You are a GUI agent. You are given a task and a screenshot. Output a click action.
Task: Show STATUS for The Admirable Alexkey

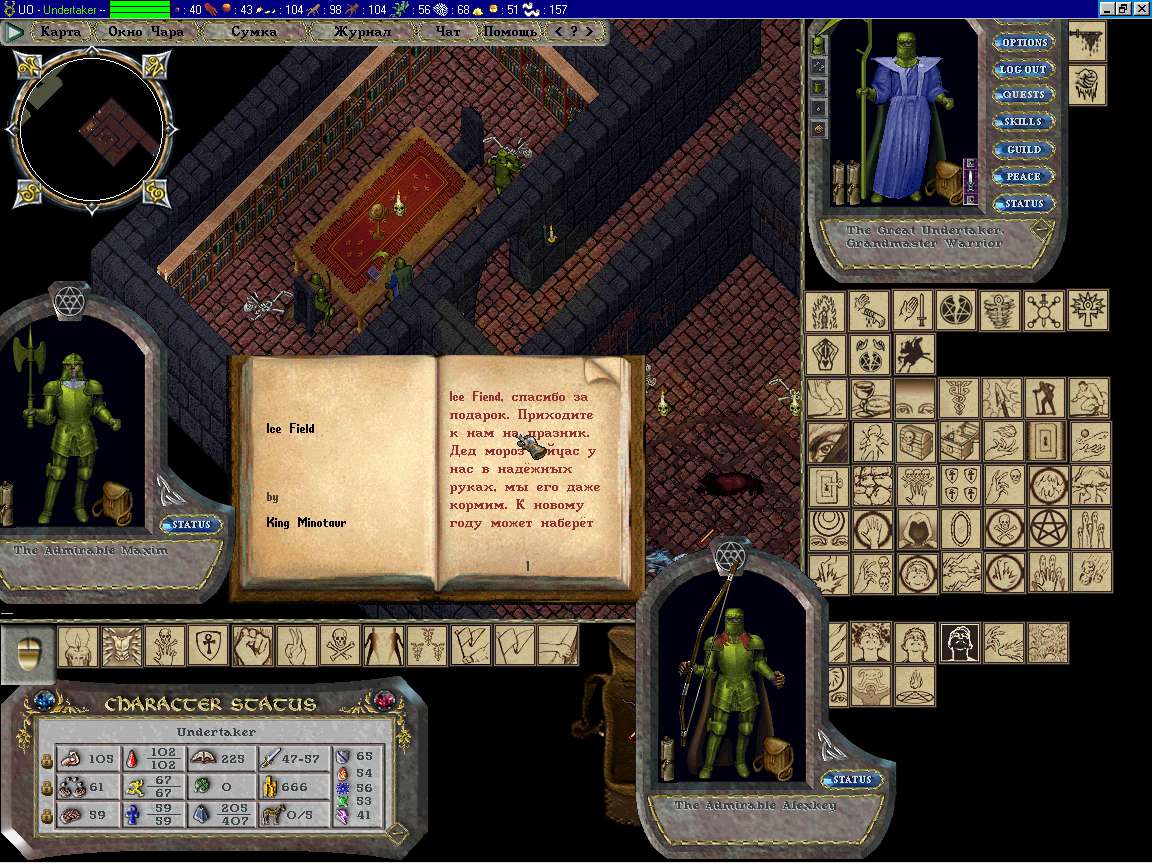coord(852,780)
